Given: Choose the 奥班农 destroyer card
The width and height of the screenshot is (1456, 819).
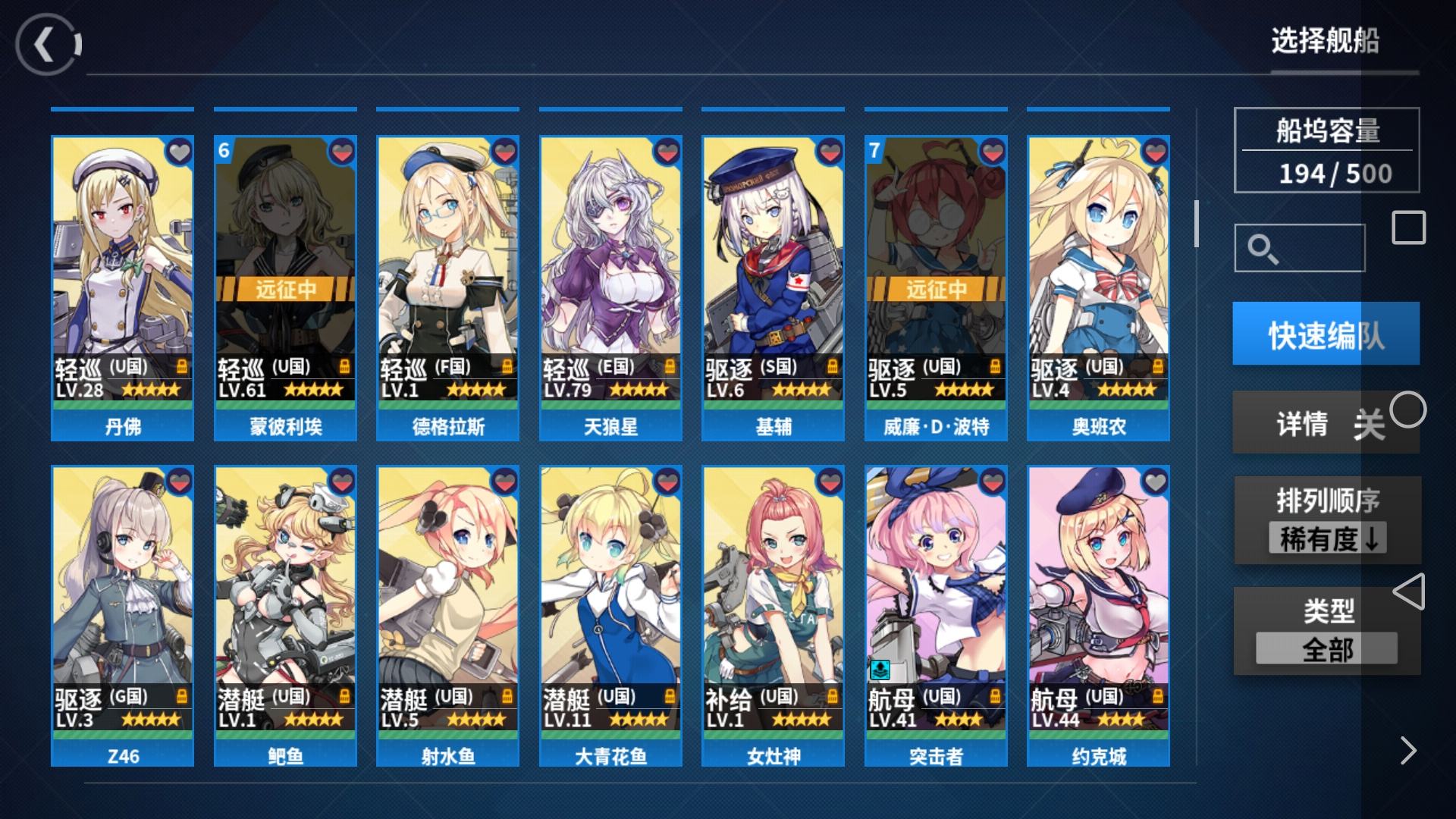Looking at the screenshot, I should point(1098,288).
